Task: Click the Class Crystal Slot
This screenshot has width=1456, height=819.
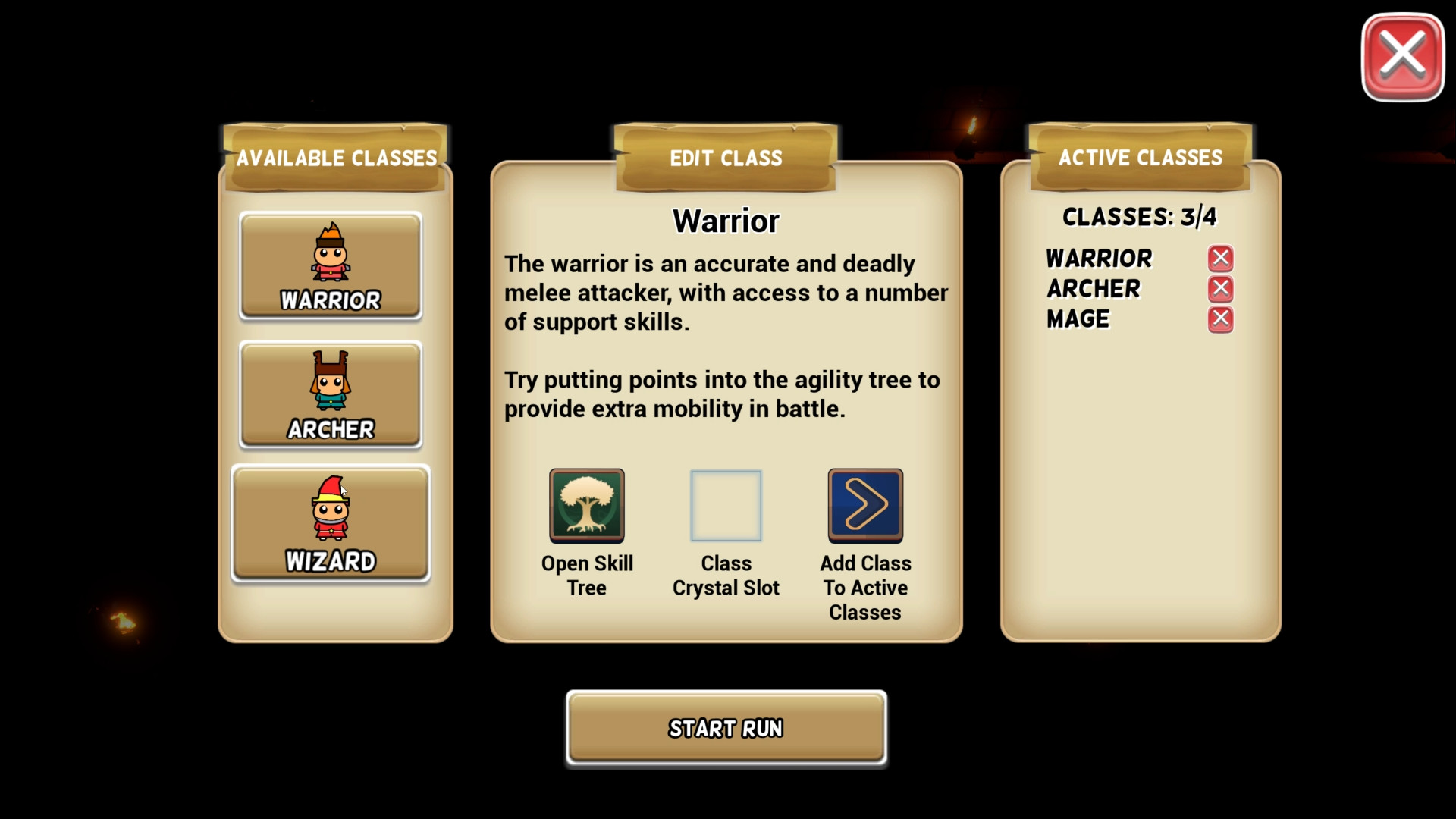Action: click(725, 505)
